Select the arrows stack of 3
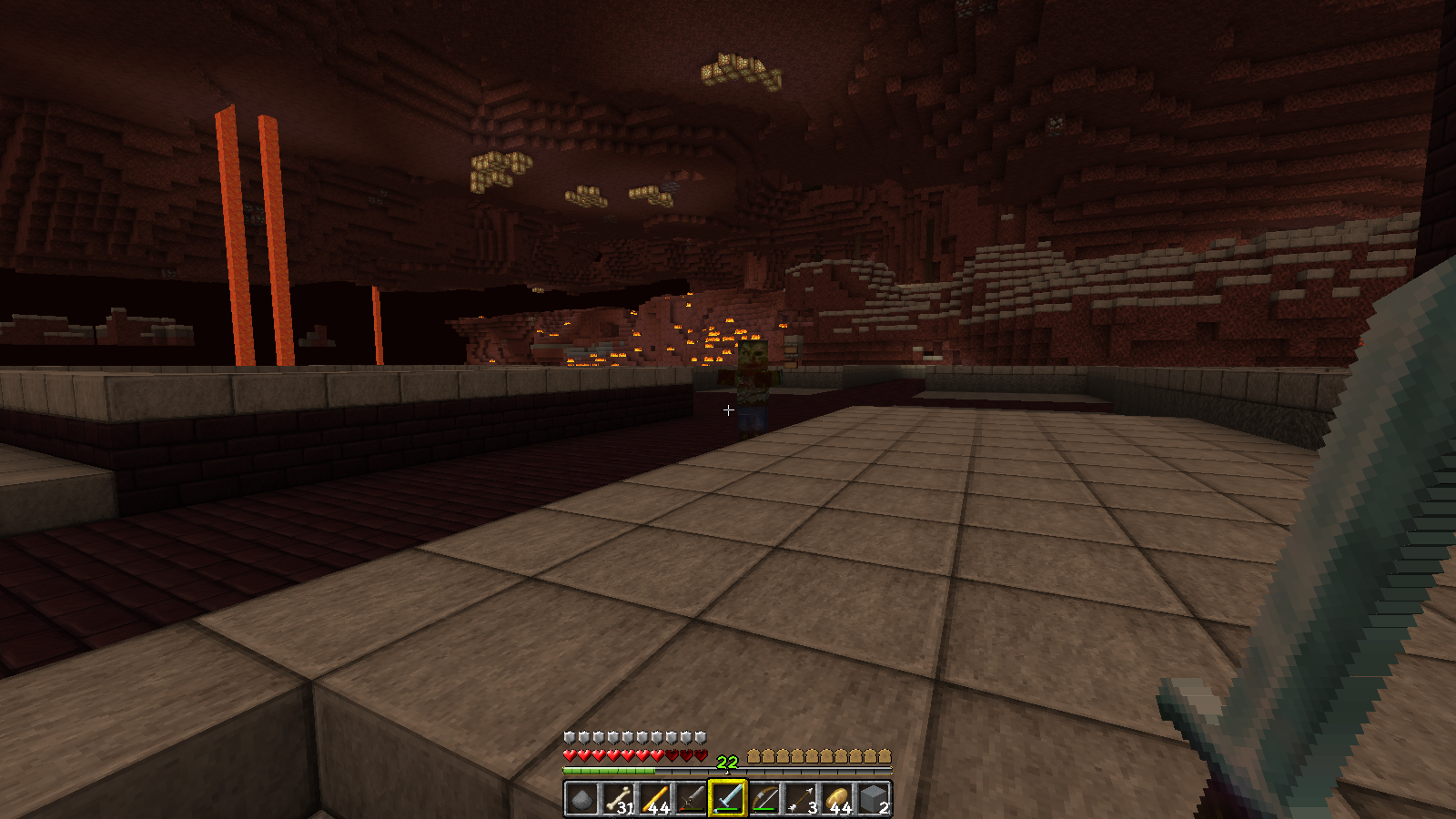1456x819 pixels. click(800, 799)
